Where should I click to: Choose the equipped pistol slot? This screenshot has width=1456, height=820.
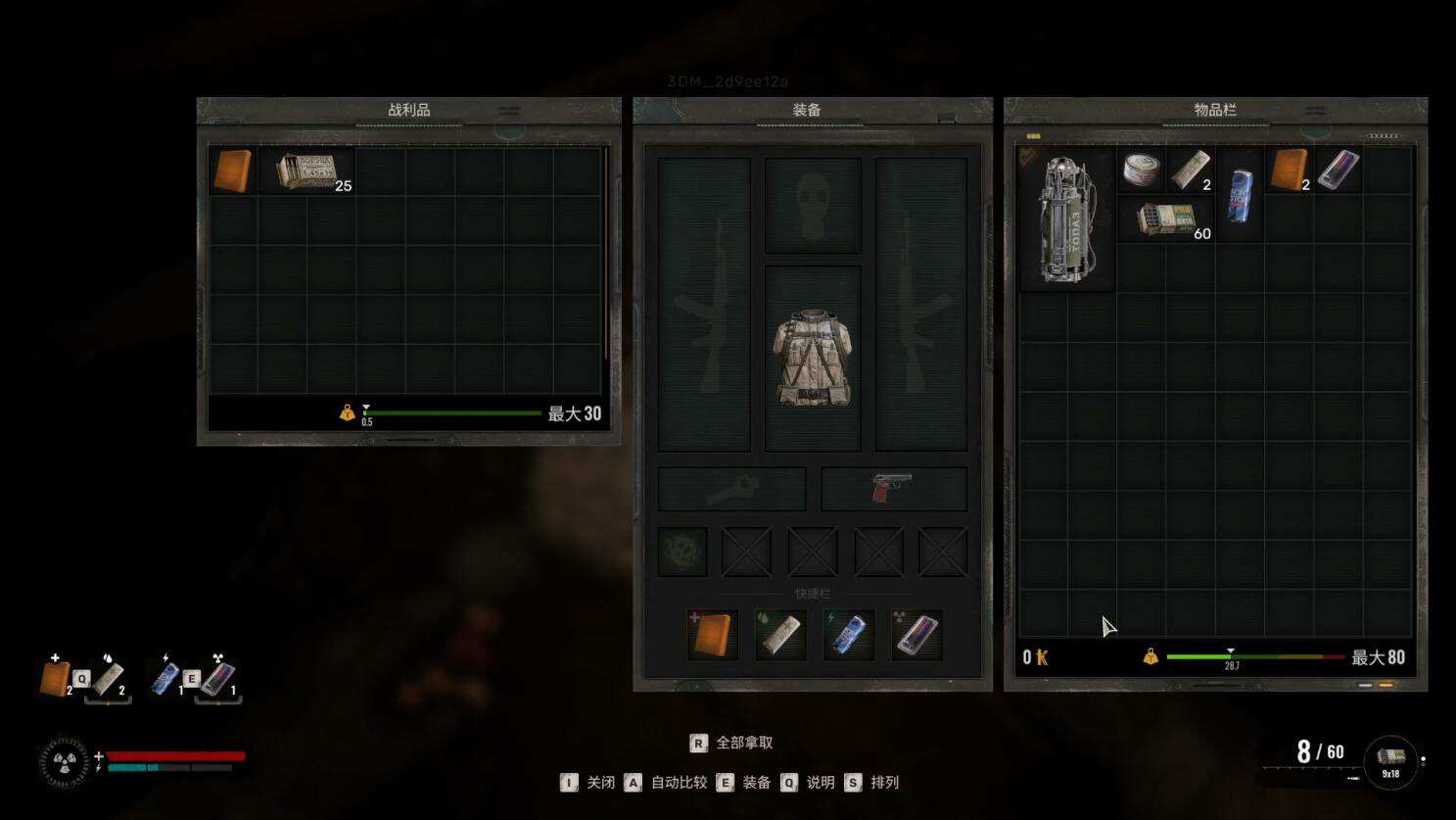click(892, 488)
